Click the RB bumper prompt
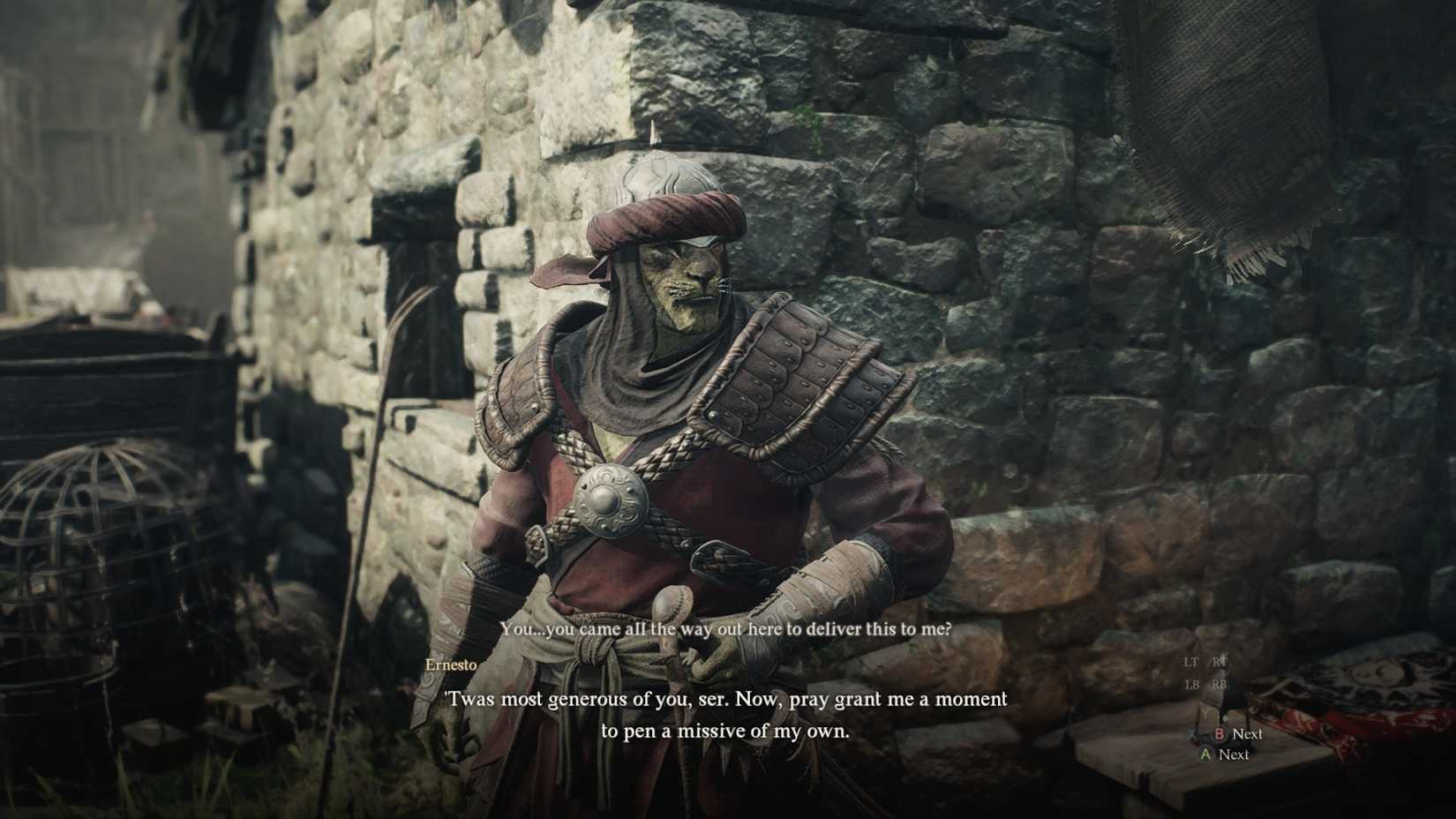The width and height of the screenshot is (1456, 819). coord(1220,684)
